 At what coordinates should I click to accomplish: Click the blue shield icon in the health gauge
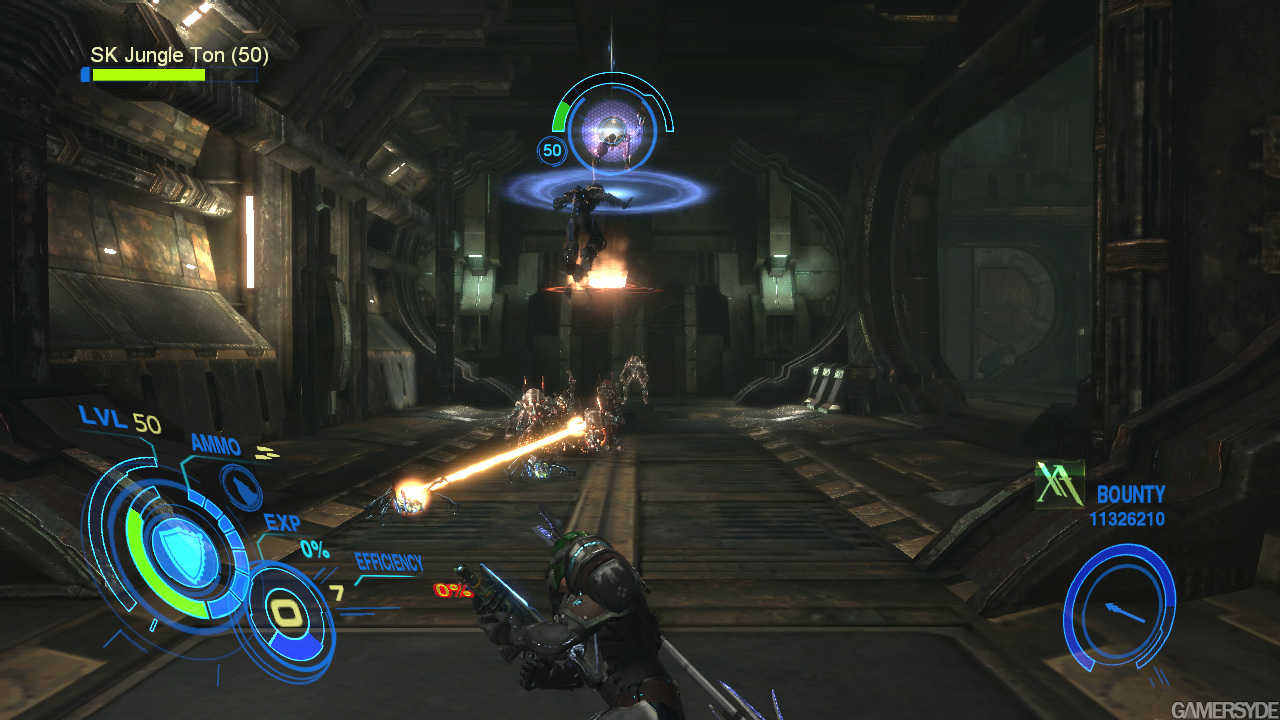pyautogui.click(x=184, y=548)
